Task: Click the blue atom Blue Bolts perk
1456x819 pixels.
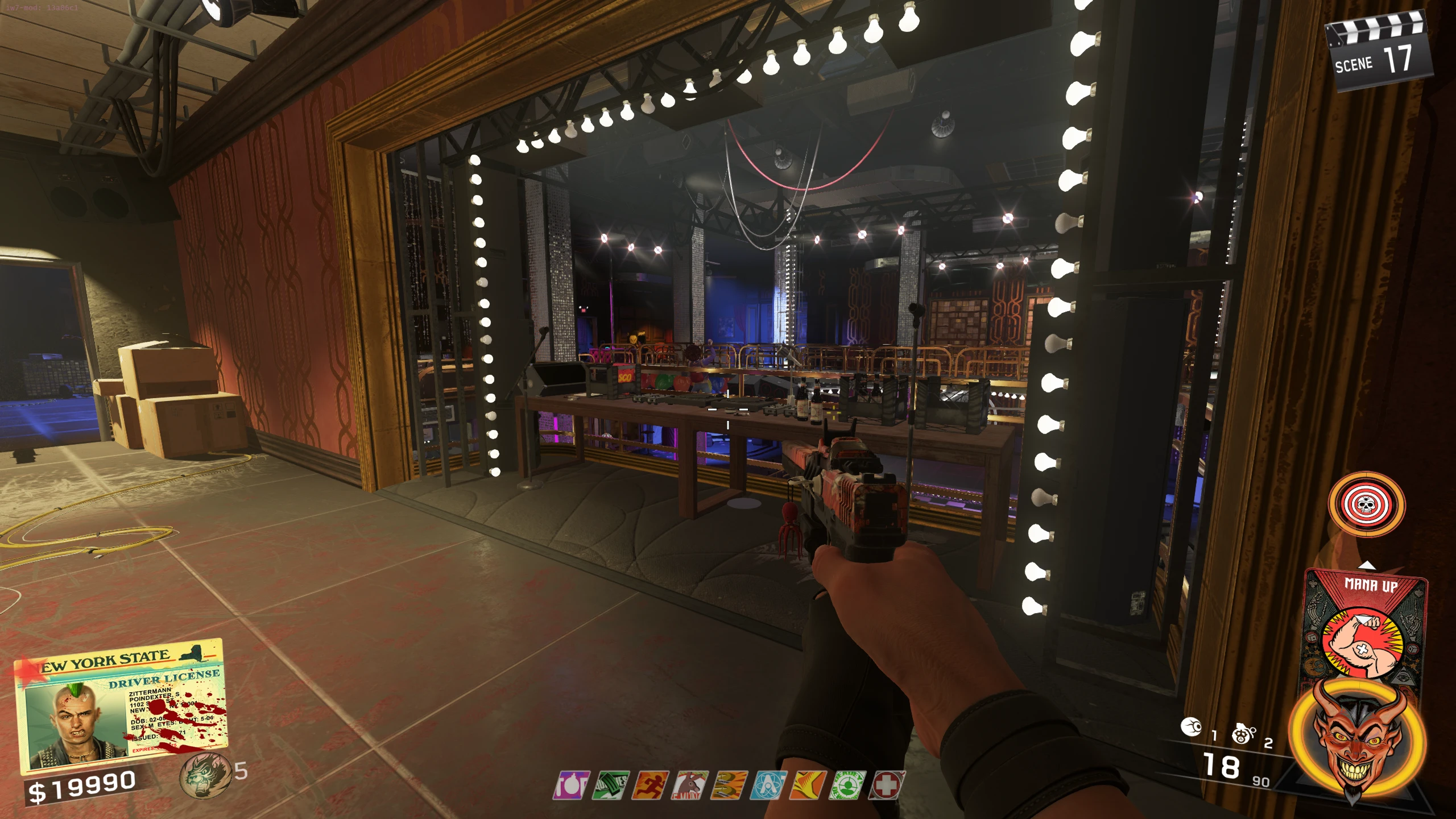Action: point(769,785)
